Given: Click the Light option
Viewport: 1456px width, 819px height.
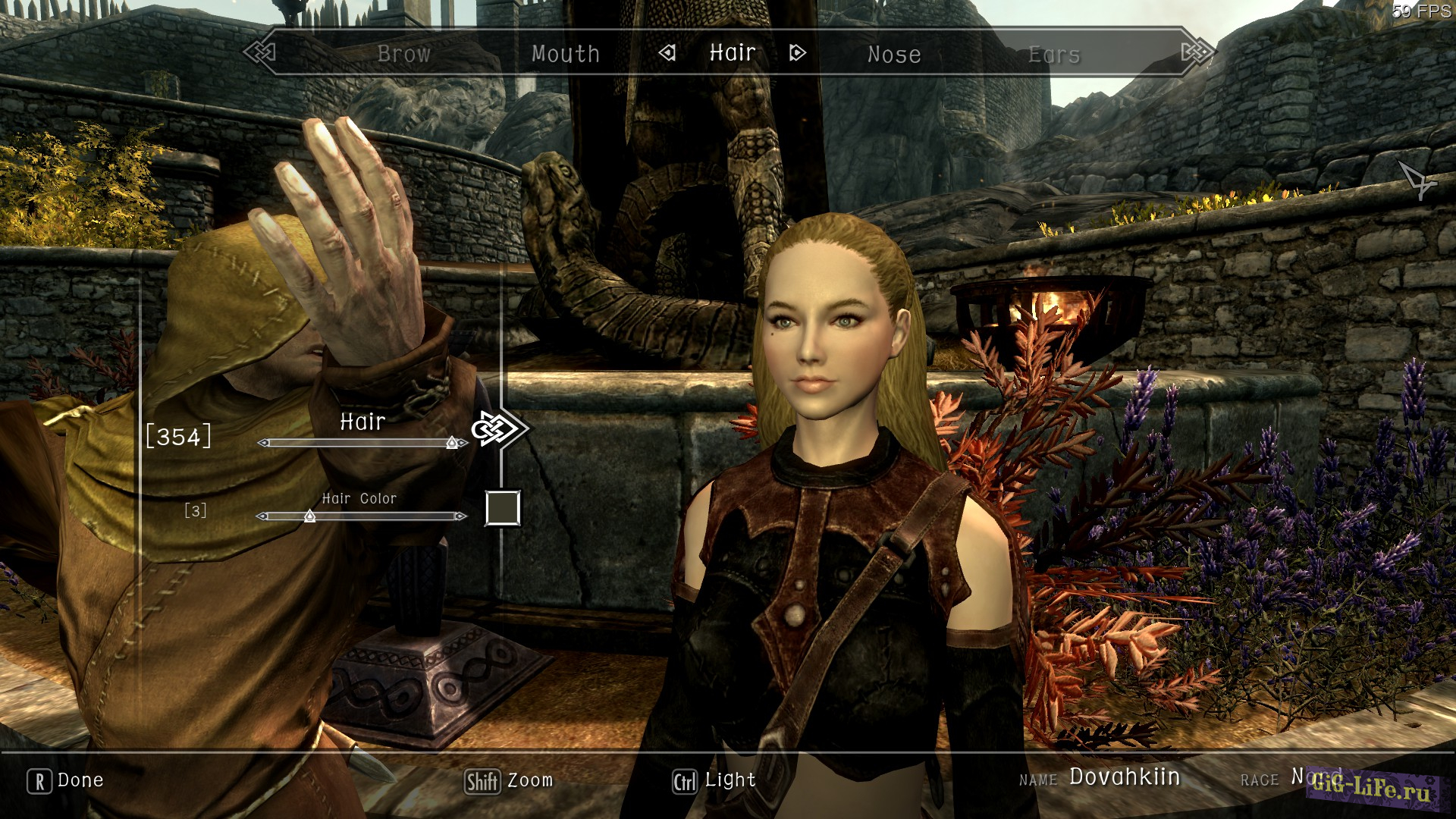Looking at the screenshot, I should pos(730,780).
